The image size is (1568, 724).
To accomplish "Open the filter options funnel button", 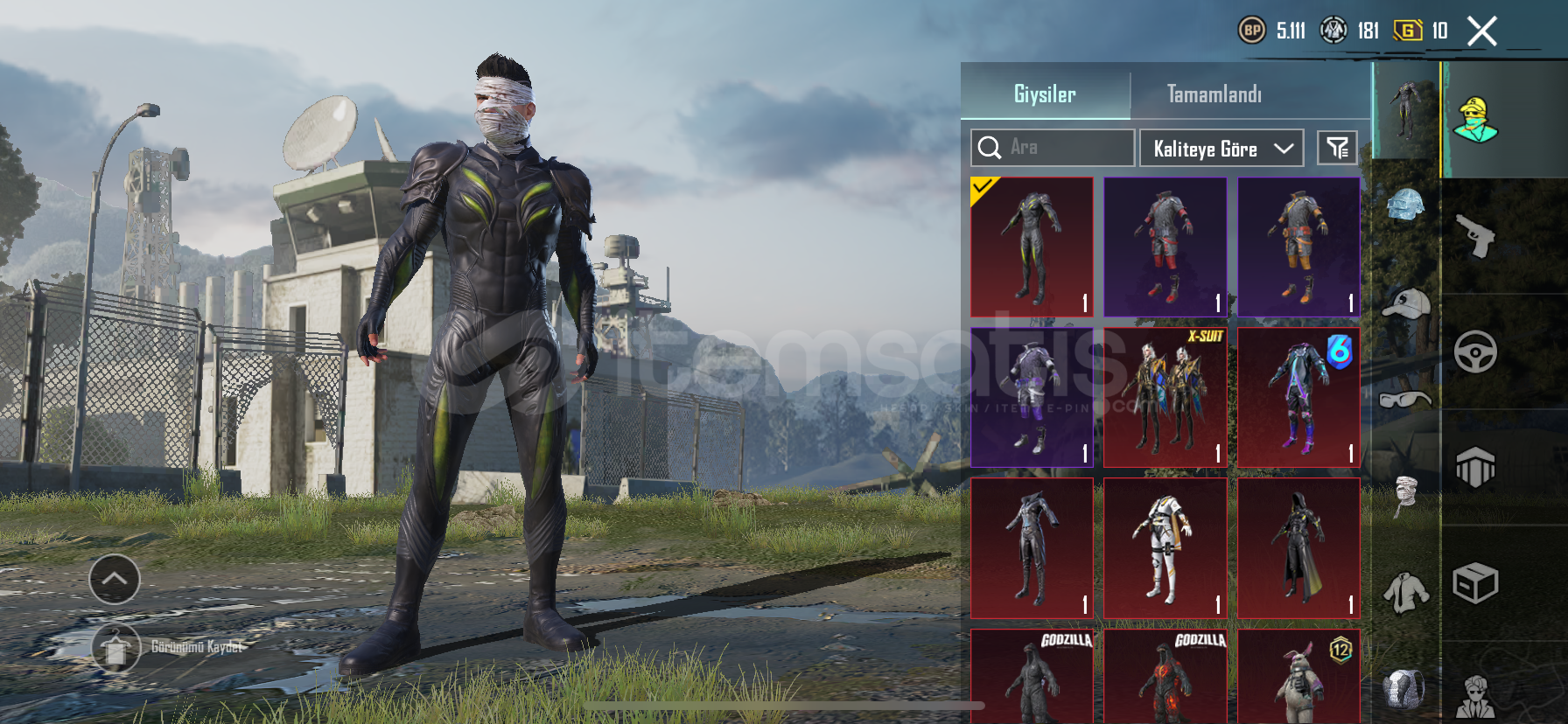I will pos(1337,148).
